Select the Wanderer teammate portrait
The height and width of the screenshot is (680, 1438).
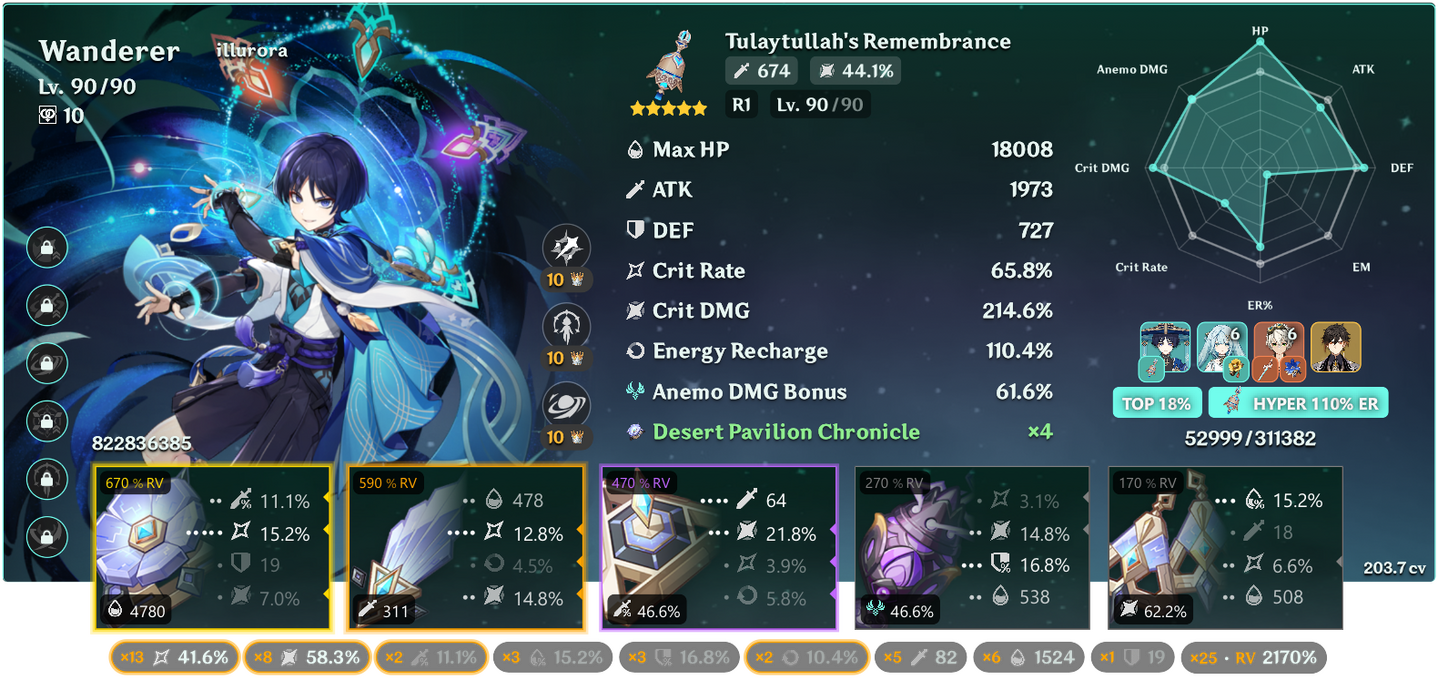click(x=1165, y=347)
